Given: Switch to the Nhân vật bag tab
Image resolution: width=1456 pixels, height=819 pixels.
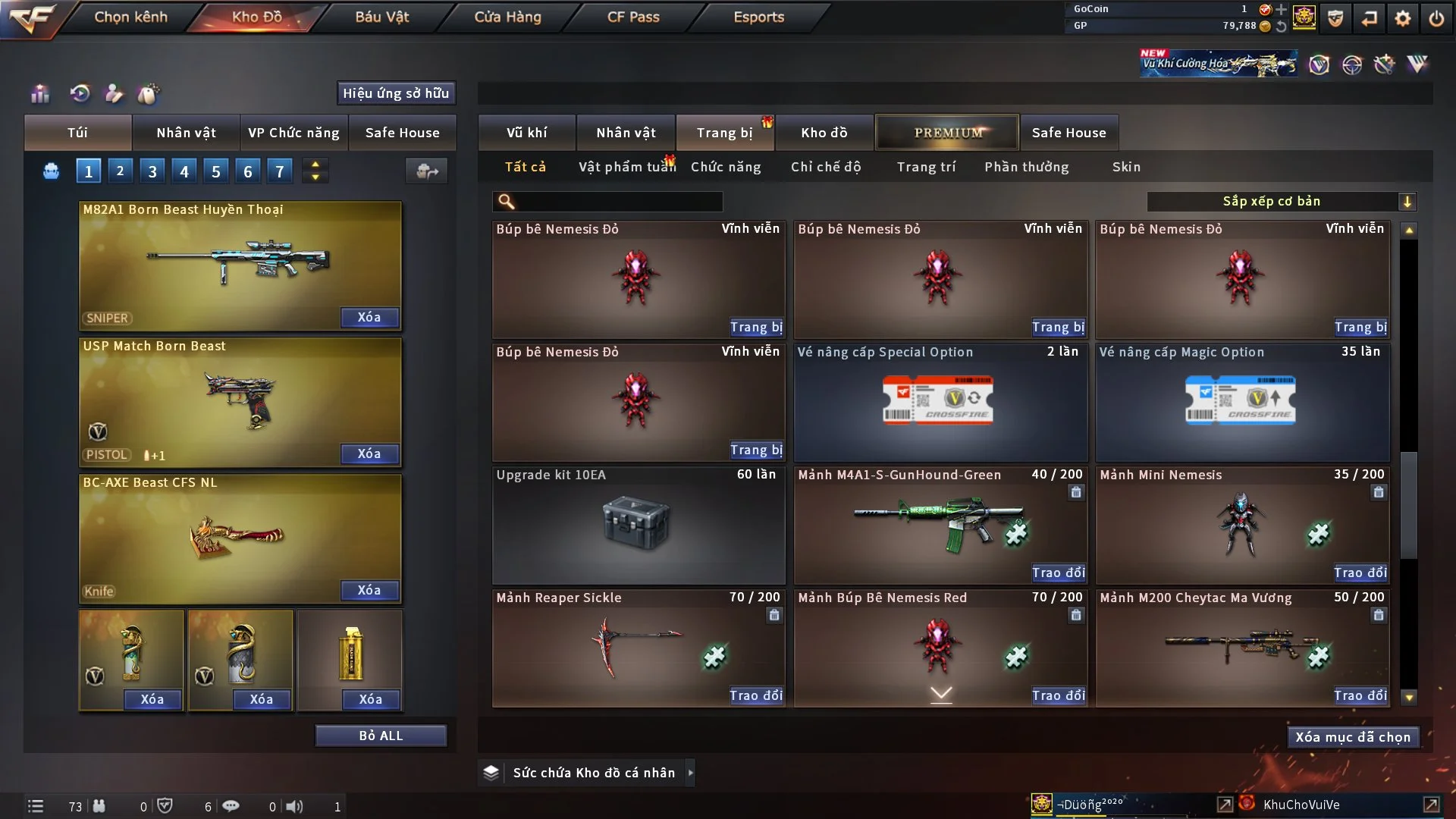Looking at the screenshot, I should tap(186, 133).
